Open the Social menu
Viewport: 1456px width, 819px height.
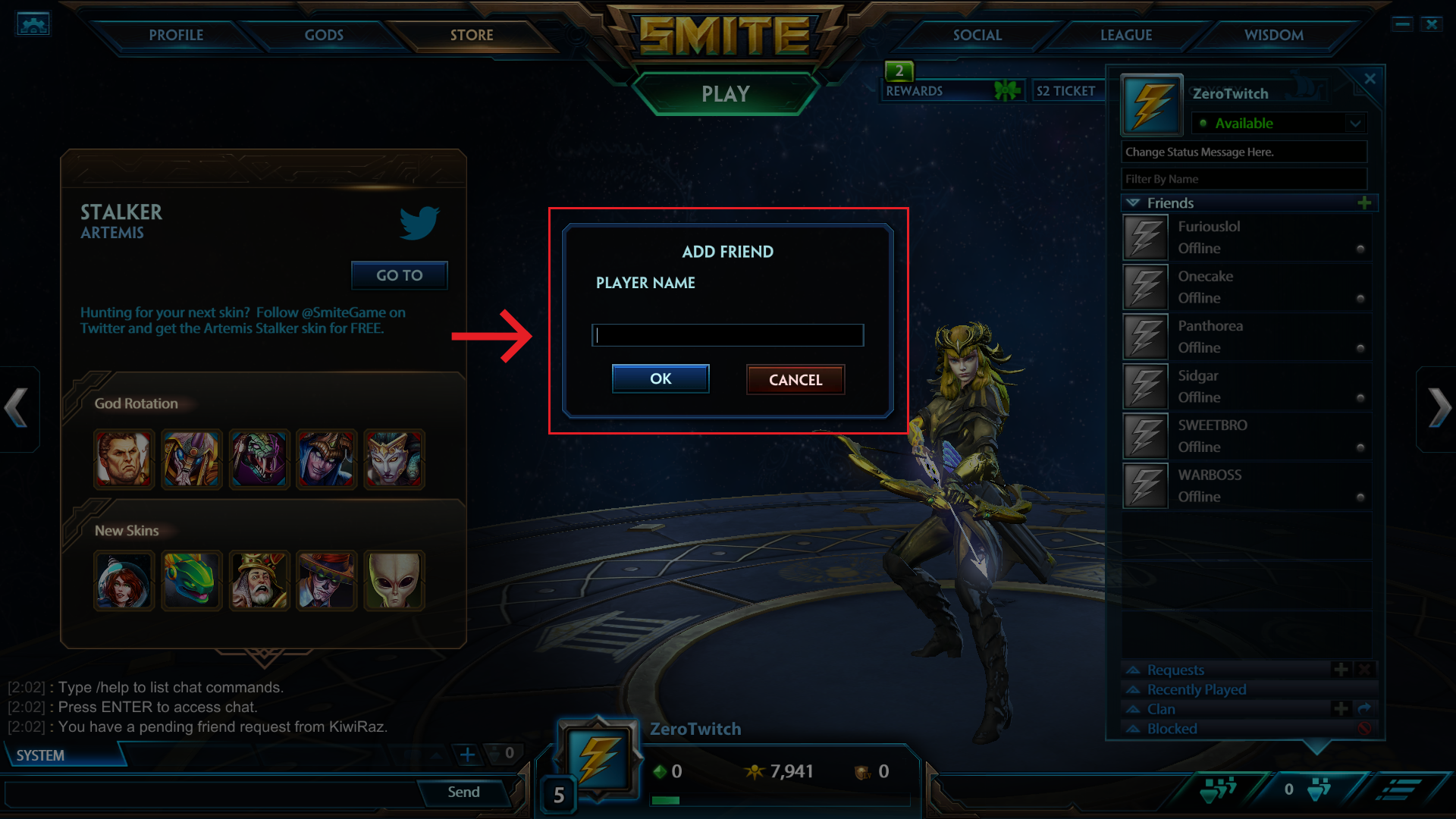point(977,35)
